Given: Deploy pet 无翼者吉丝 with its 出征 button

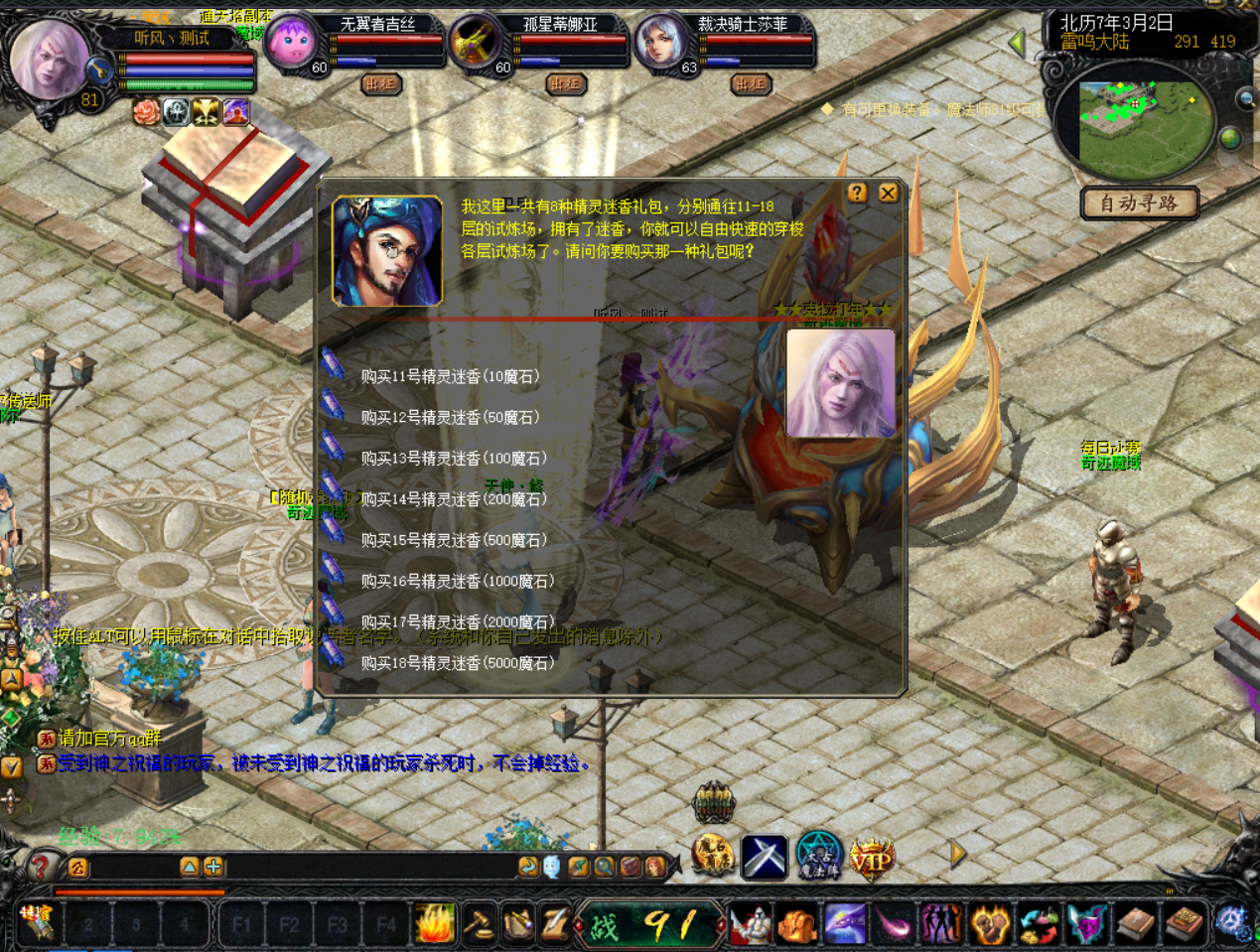Looking at the screenshot, I should click(x=380, y=84).
